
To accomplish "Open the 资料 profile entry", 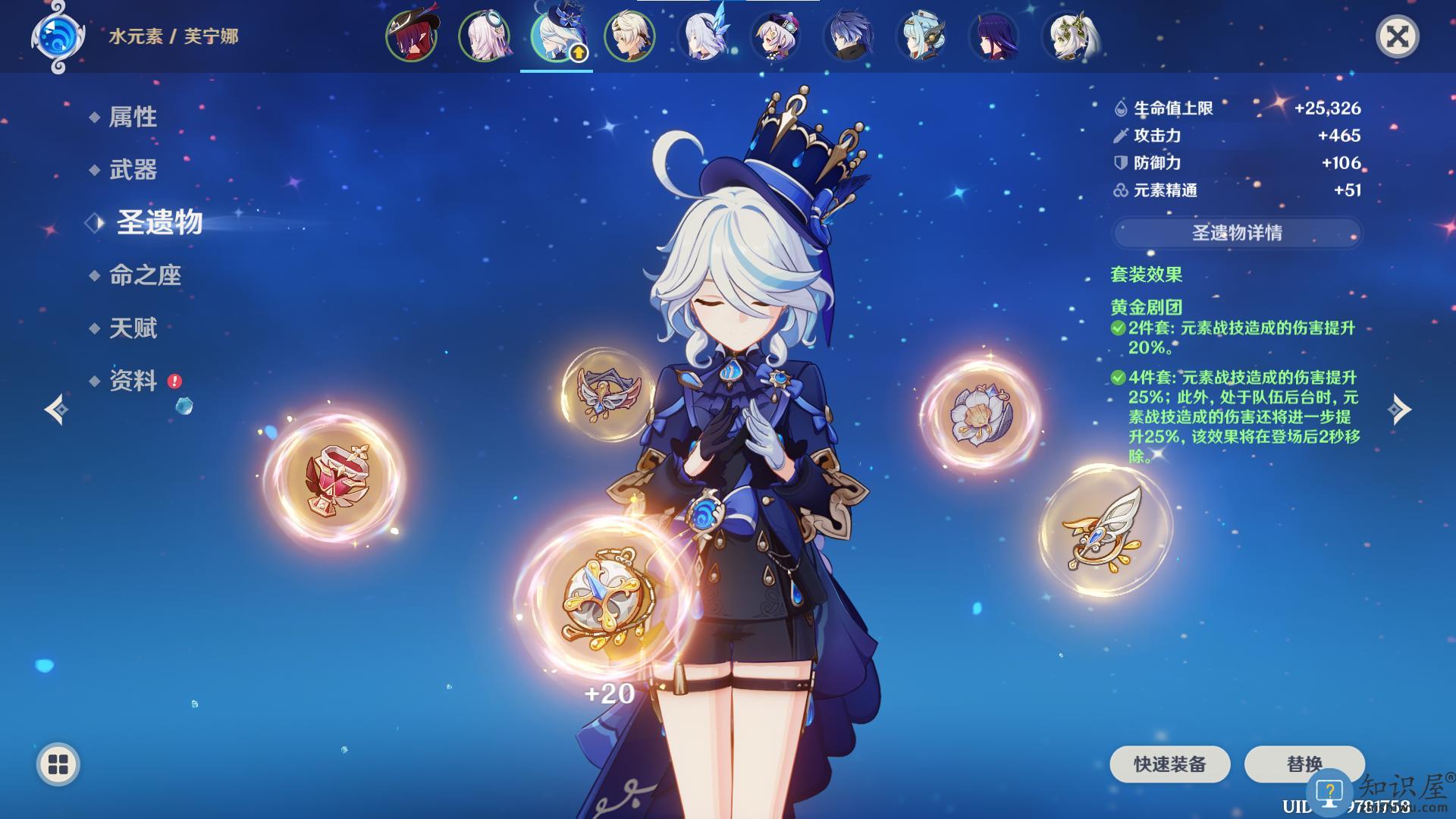I will point(133,381).
